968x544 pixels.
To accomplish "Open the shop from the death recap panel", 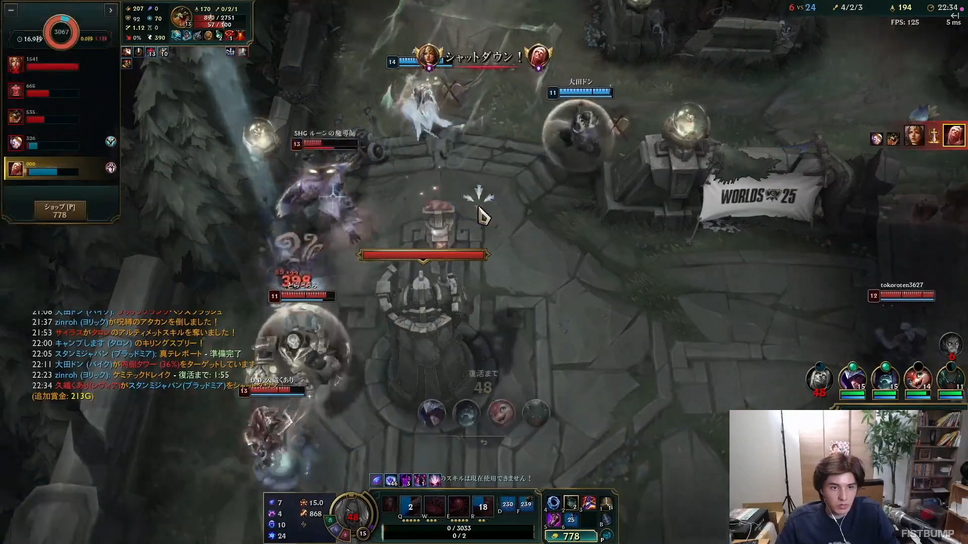I will [59, 210].
